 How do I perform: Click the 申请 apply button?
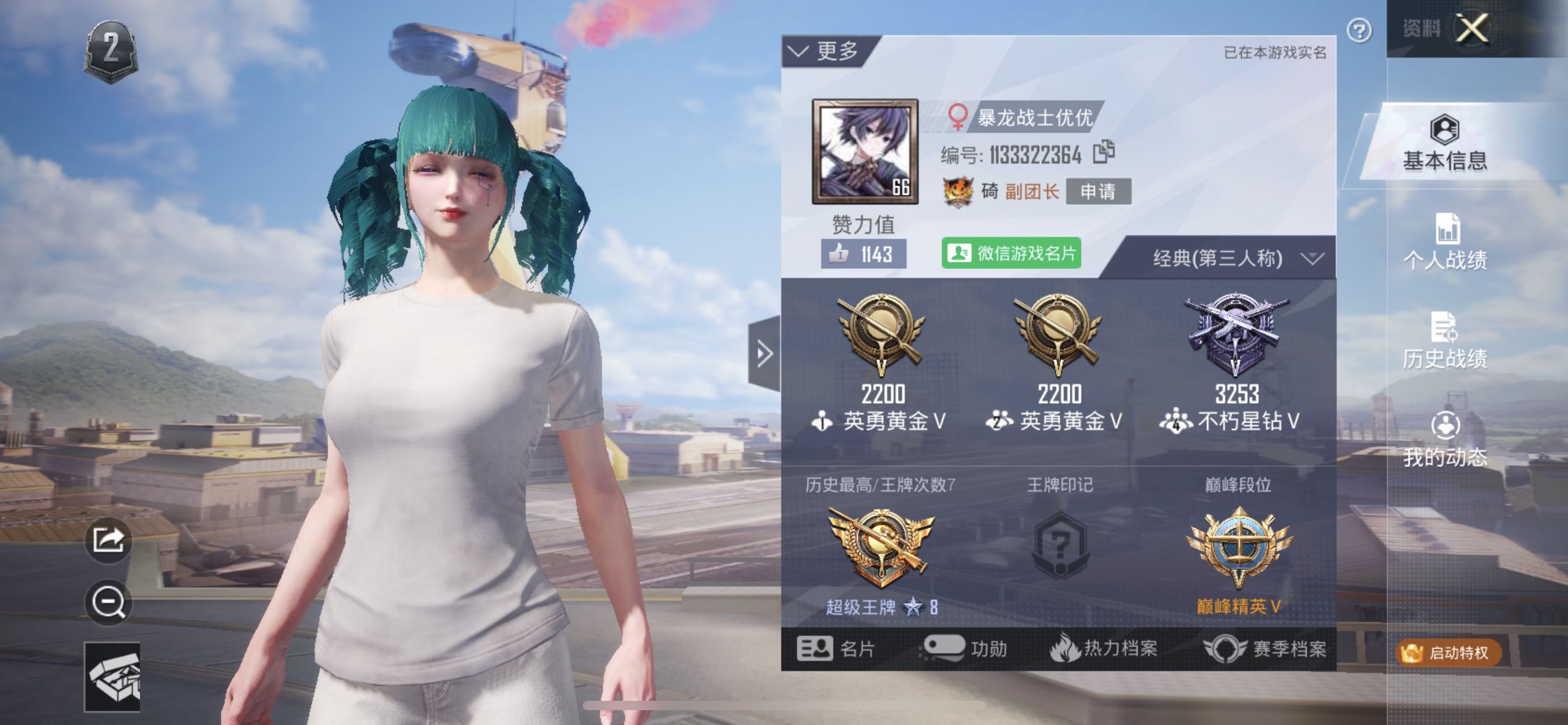(x=1098, y=191)
